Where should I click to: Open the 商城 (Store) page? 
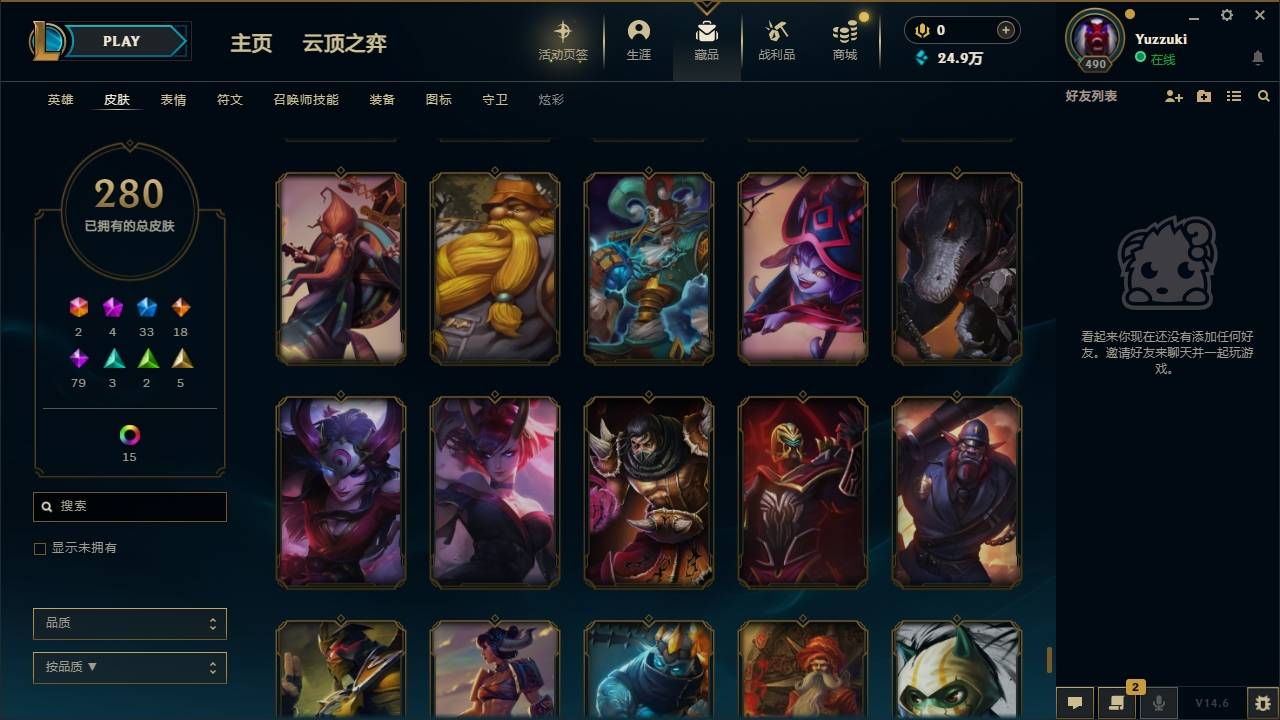click(x=843, y=40)
